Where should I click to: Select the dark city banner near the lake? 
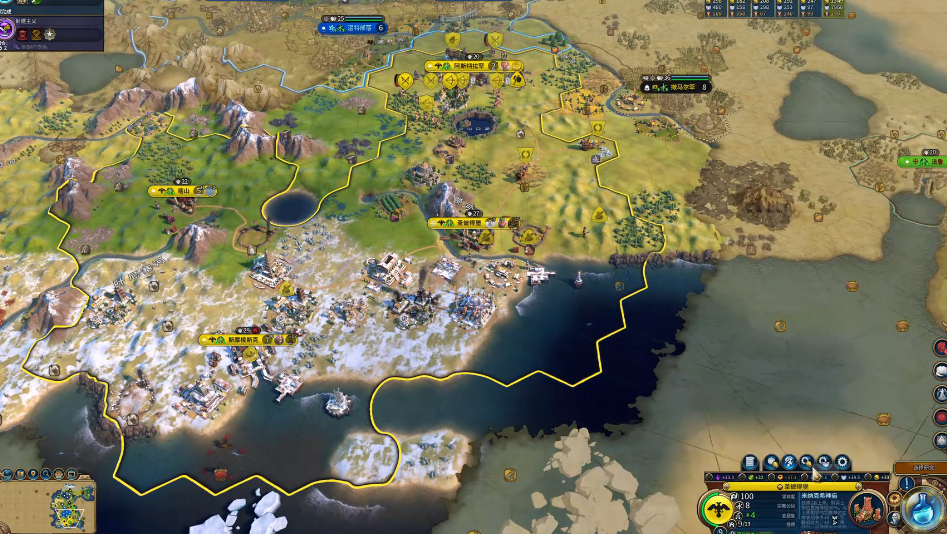point(678,87)
